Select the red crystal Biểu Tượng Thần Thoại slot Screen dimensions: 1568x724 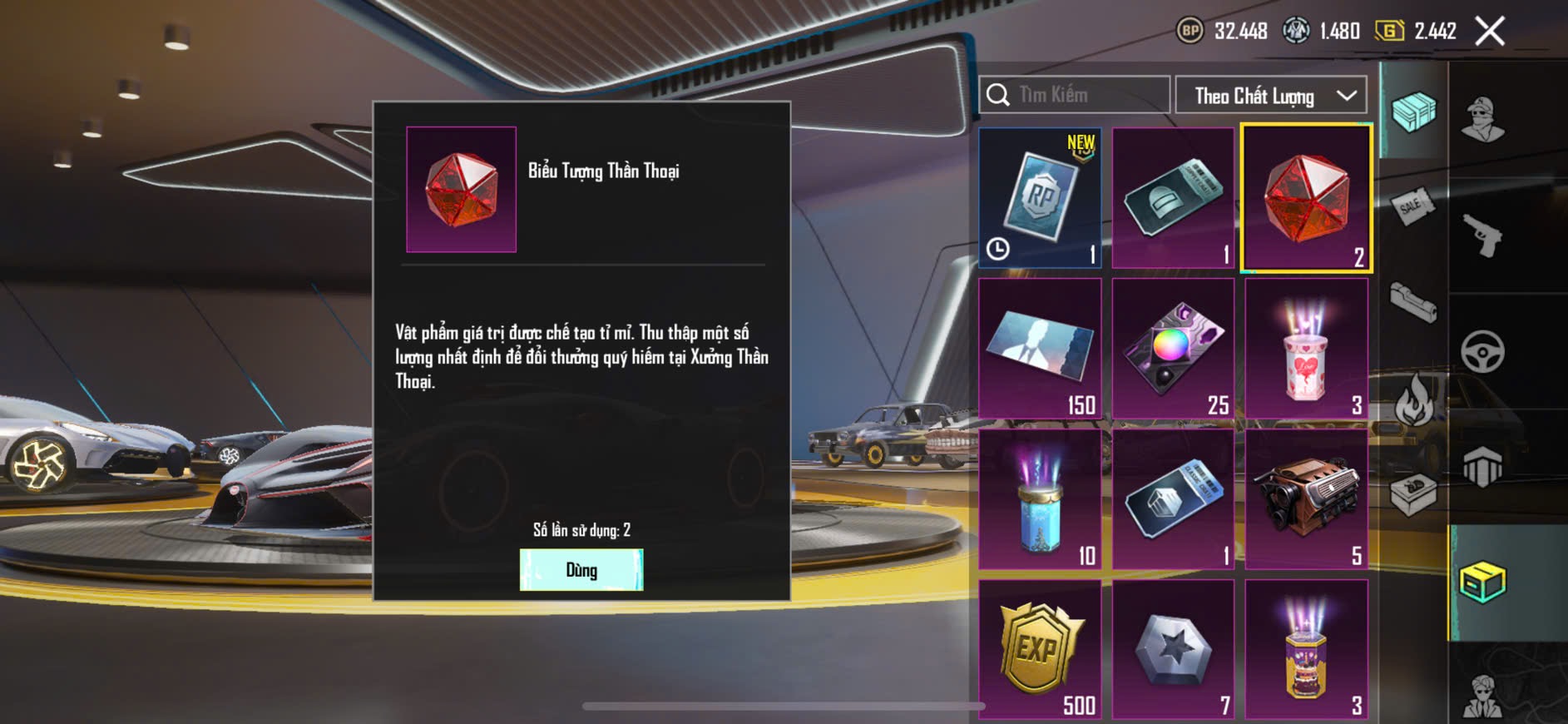(1305, 199)
